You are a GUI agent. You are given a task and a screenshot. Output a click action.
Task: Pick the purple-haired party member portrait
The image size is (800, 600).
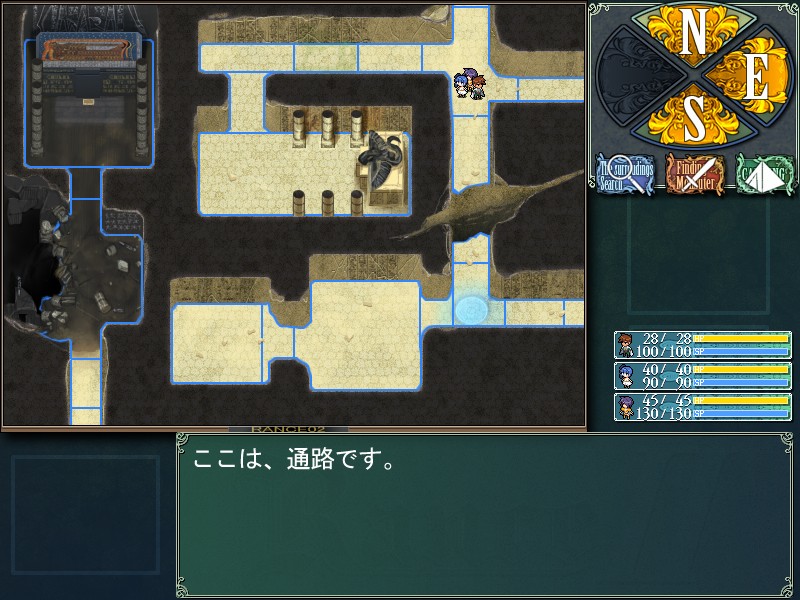(x=624, y=407)
